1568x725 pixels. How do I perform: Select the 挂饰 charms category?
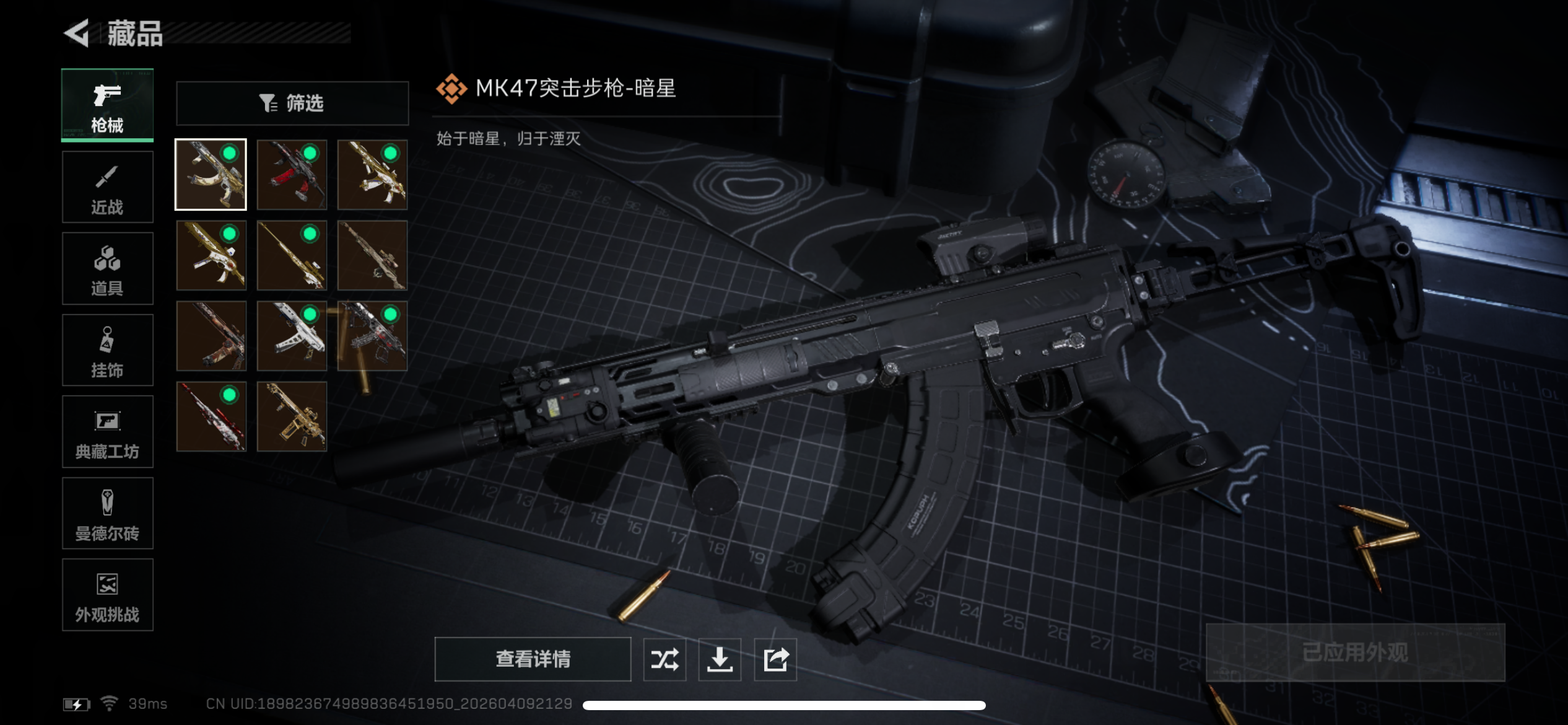pos(107,350)
